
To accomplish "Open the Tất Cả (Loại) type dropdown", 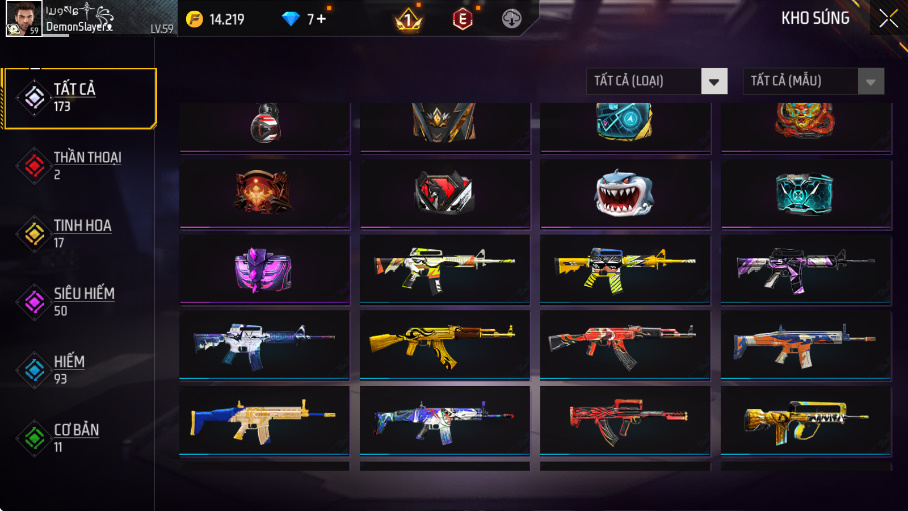I will [657, 81].
